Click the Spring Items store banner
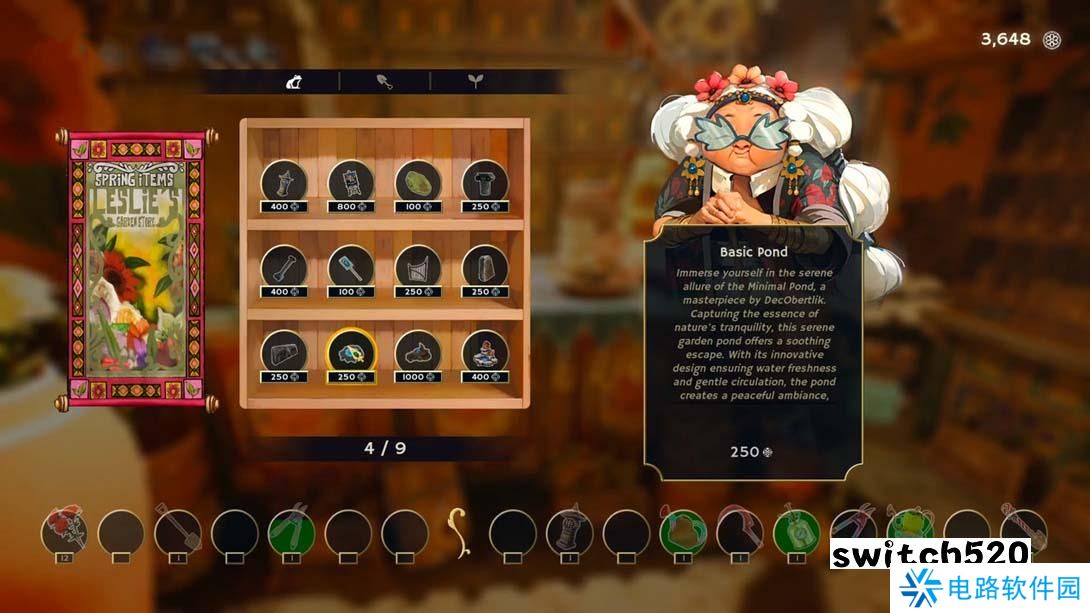1090x613 pixels. [x=137, y=267]
